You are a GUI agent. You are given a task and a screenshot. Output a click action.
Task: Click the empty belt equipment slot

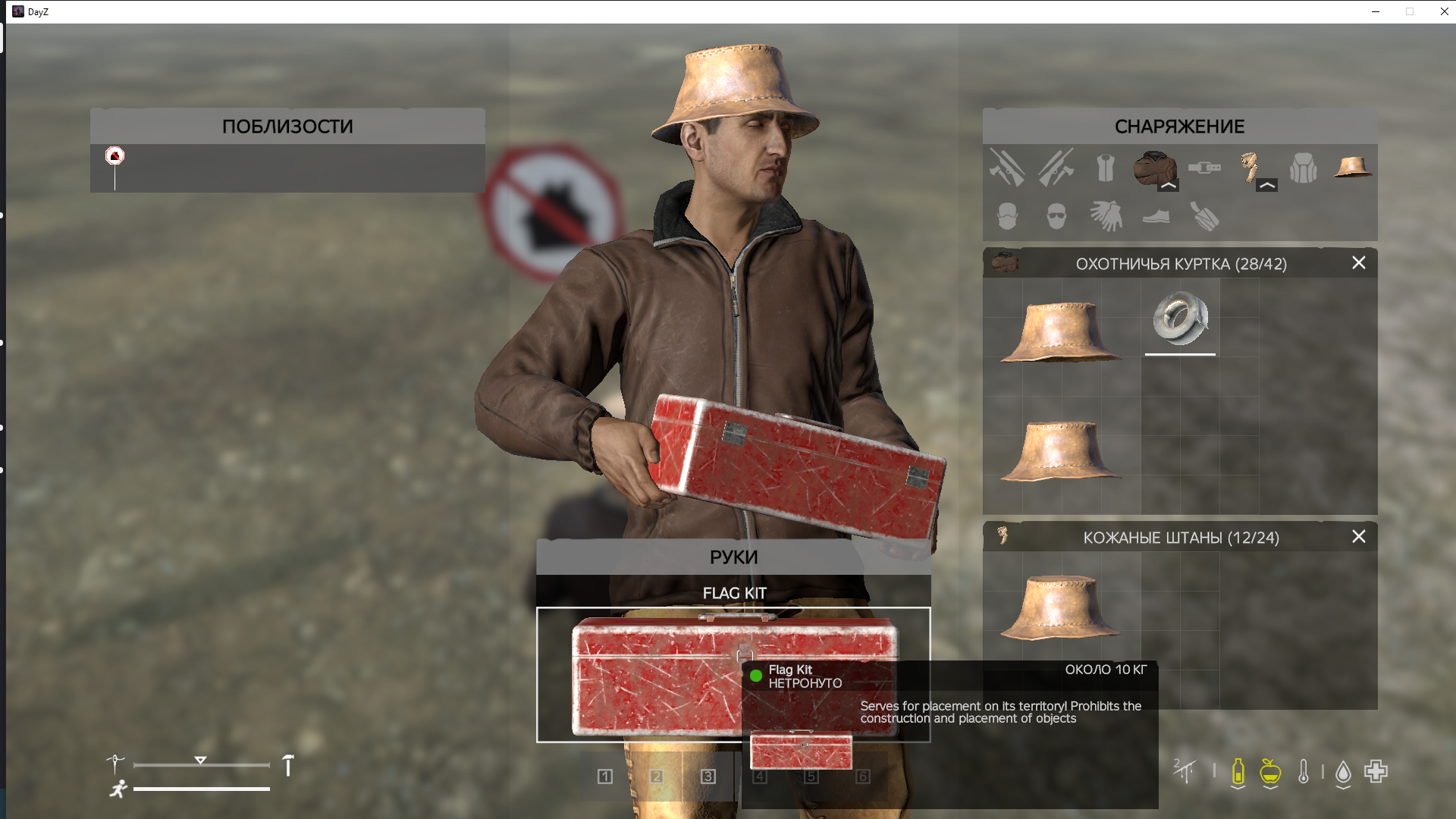1204,168
